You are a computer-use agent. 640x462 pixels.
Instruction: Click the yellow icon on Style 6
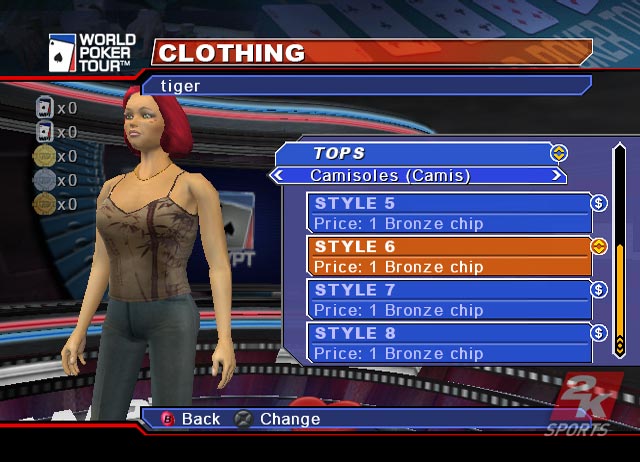tap(599, 246)
